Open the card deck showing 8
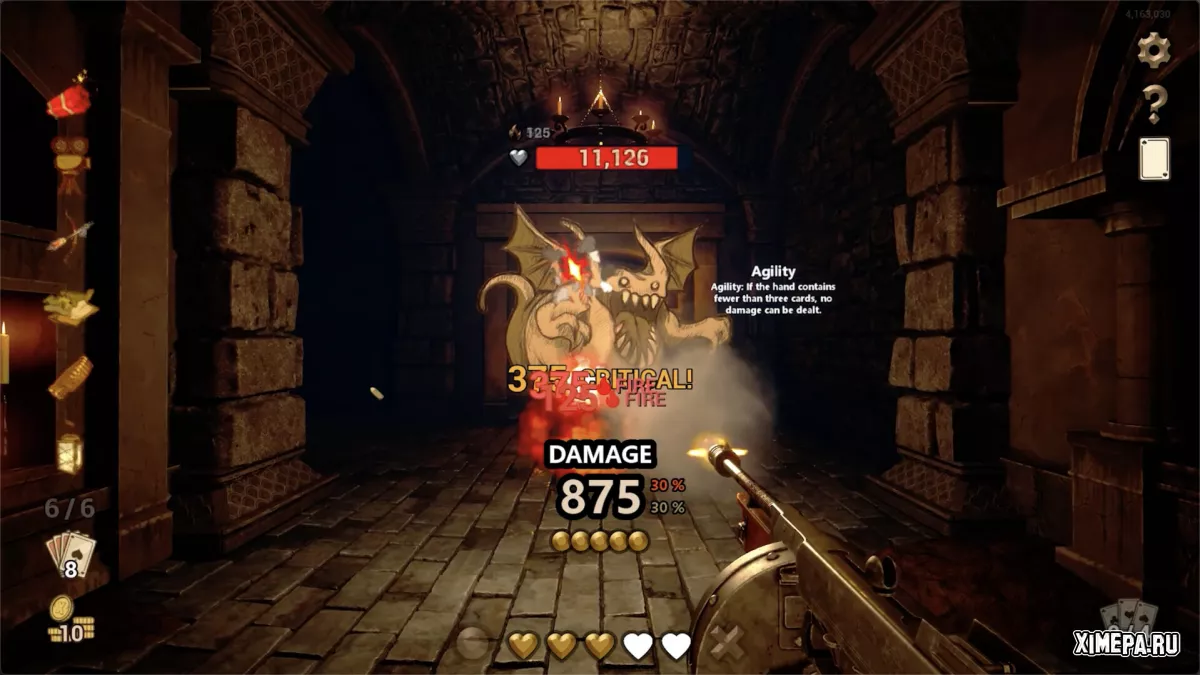The height and width of the screenshot is (675, 1200). coord(70,554)
